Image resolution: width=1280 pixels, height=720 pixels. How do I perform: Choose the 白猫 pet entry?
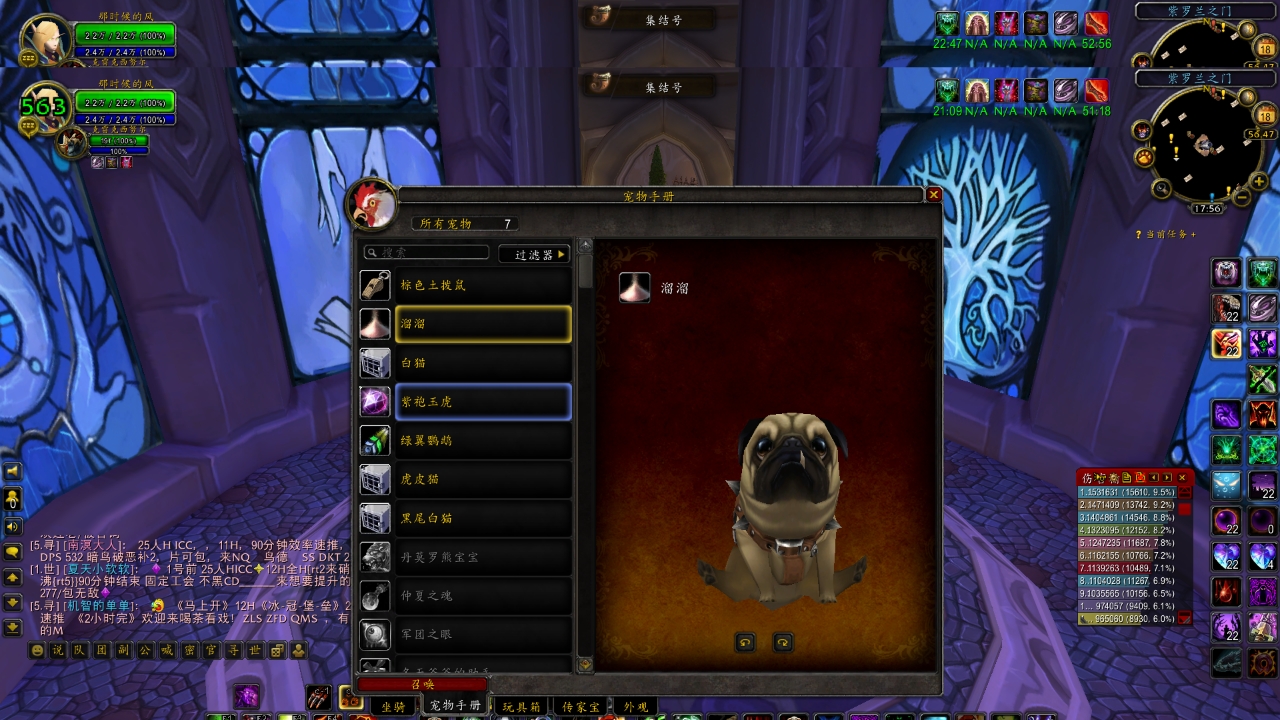(x=483, y=363)
